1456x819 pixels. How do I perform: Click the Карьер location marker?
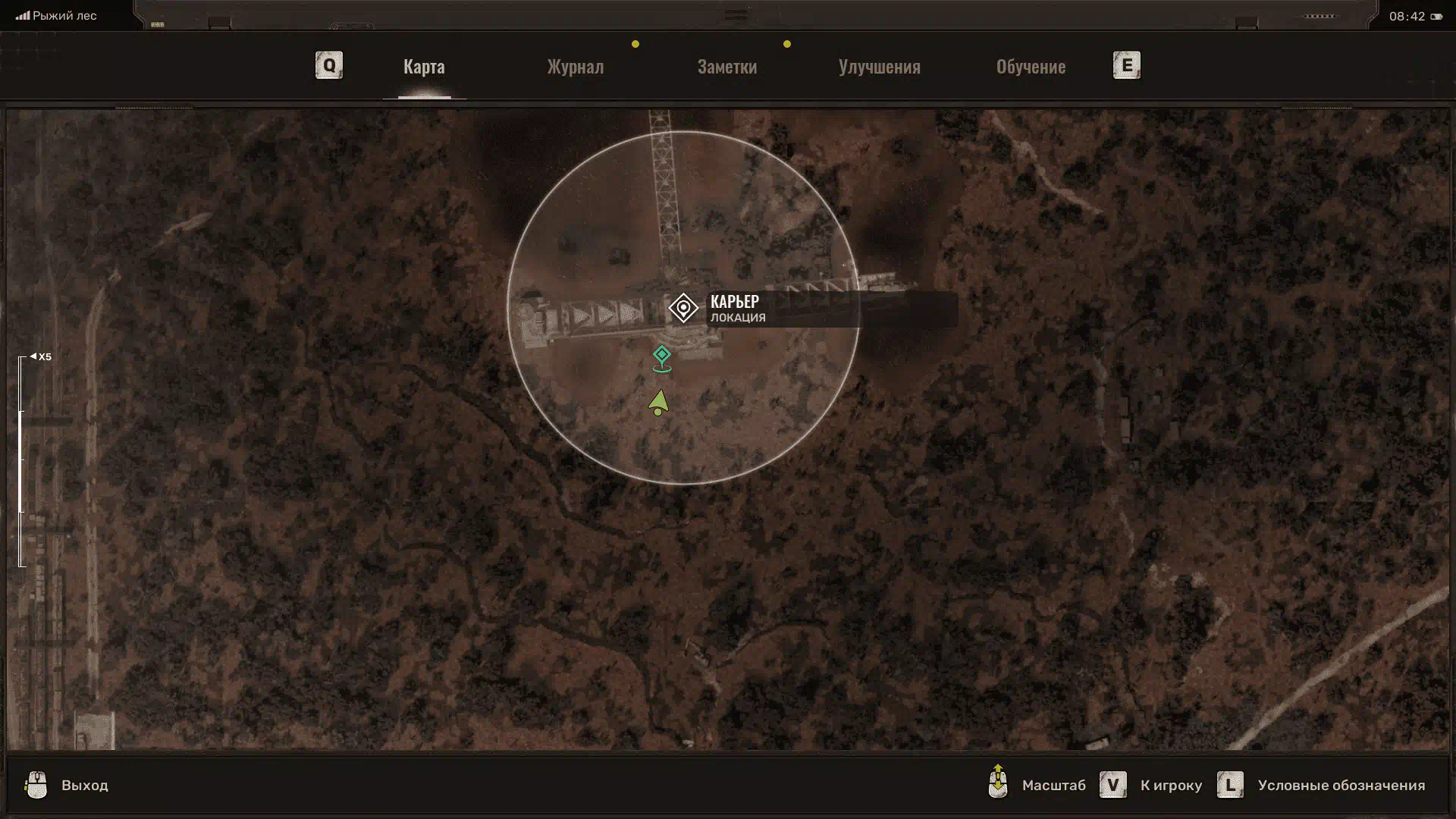tap(683, 309)
